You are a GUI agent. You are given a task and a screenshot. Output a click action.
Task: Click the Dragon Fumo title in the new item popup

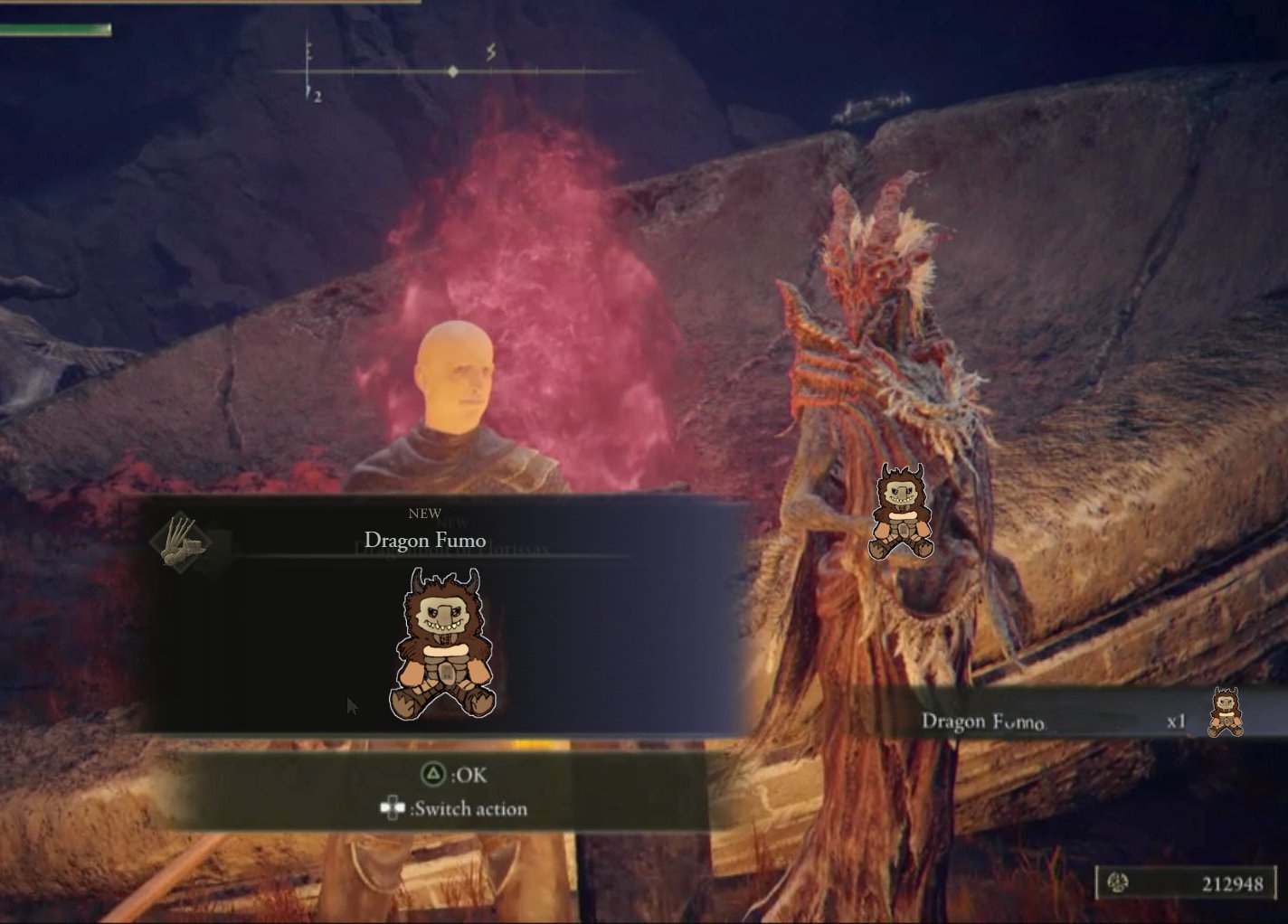point(425,541)
